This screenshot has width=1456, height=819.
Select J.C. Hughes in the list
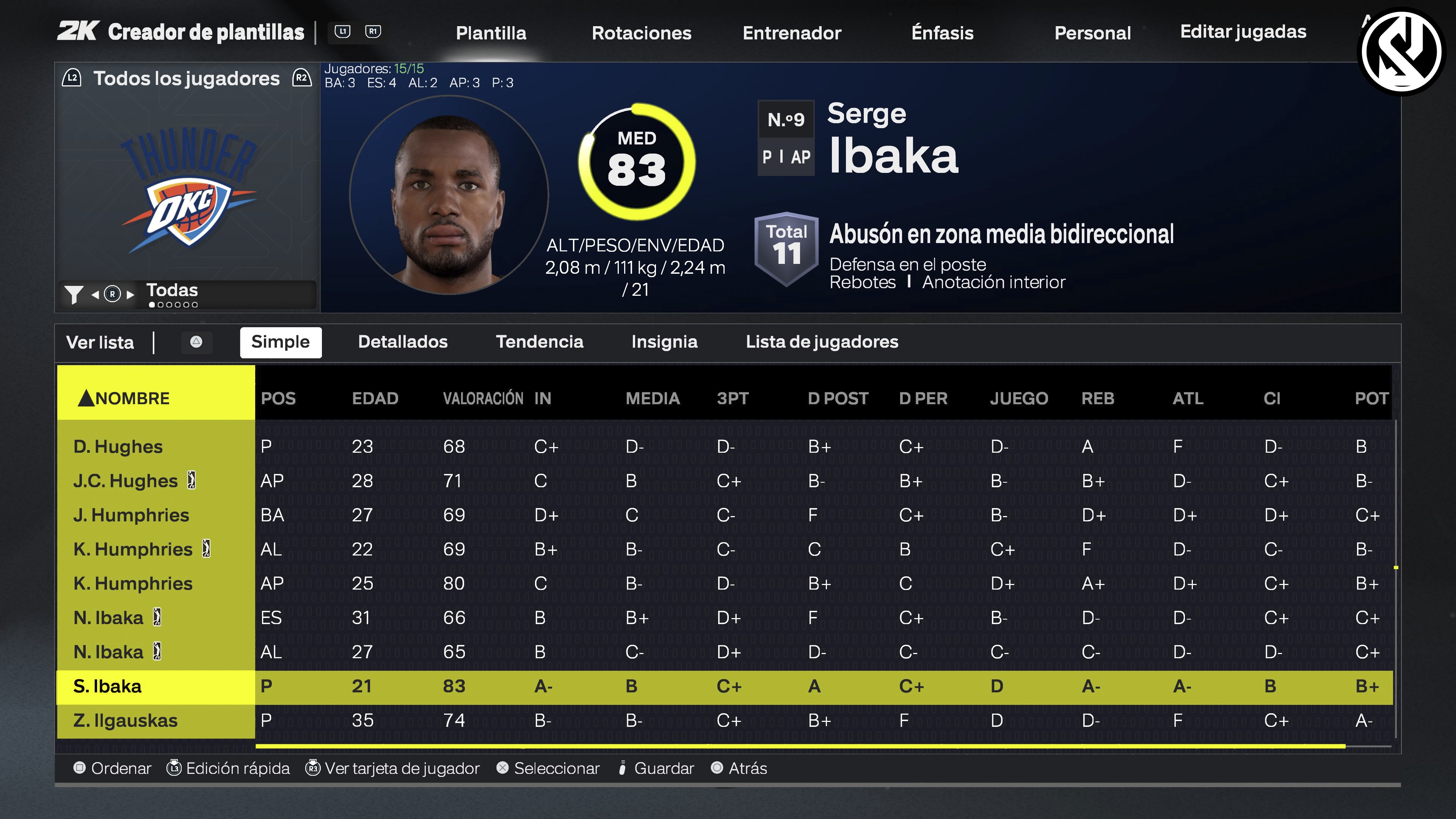point(126,481)
